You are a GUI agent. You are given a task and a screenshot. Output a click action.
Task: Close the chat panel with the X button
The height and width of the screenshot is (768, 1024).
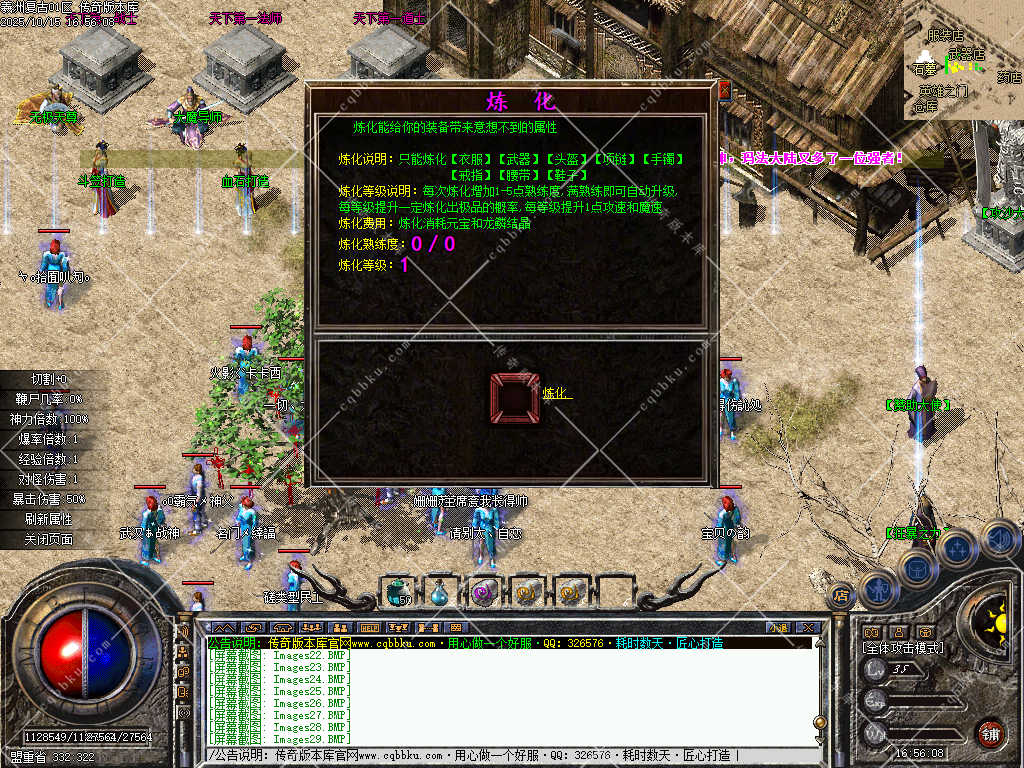click(808, 627)
